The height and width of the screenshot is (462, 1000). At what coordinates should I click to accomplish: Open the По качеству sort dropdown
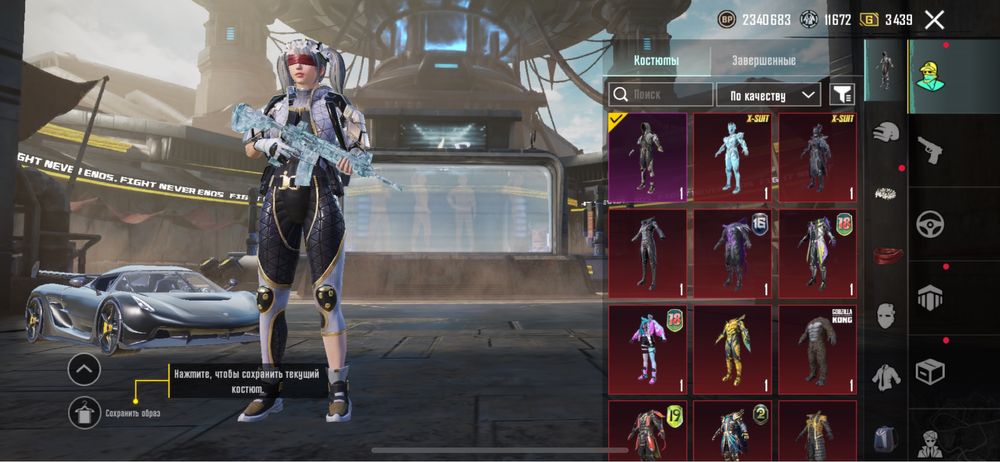[767, 95]
